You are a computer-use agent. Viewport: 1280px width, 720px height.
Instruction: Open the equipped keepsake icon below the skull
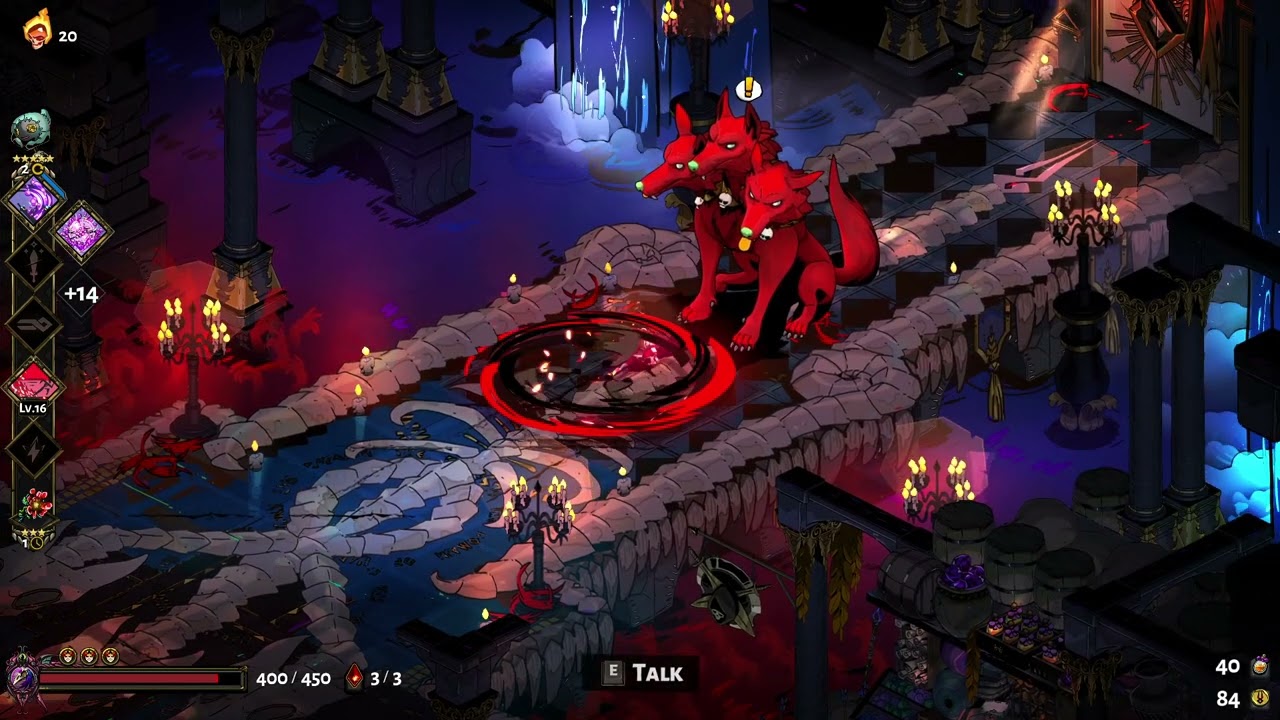click(x=31, y=128)
